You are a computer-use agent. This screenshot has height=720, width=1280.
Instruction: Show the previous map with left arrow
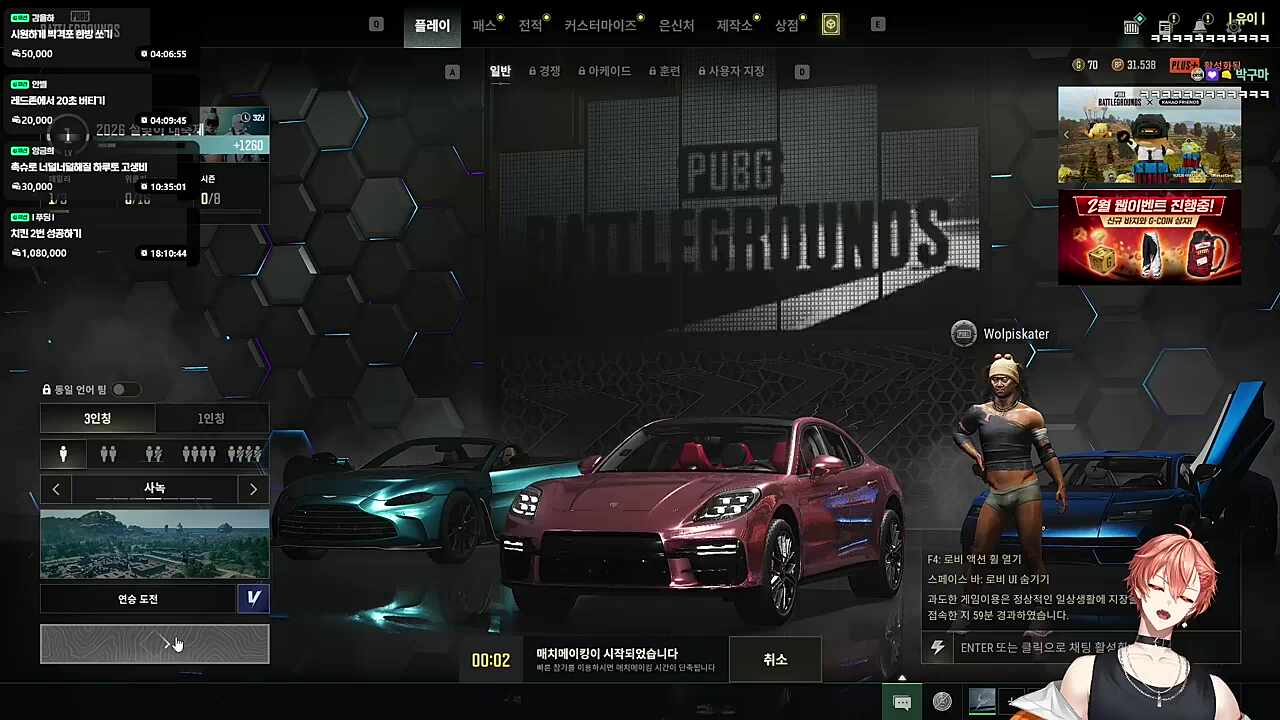point(56,489)
